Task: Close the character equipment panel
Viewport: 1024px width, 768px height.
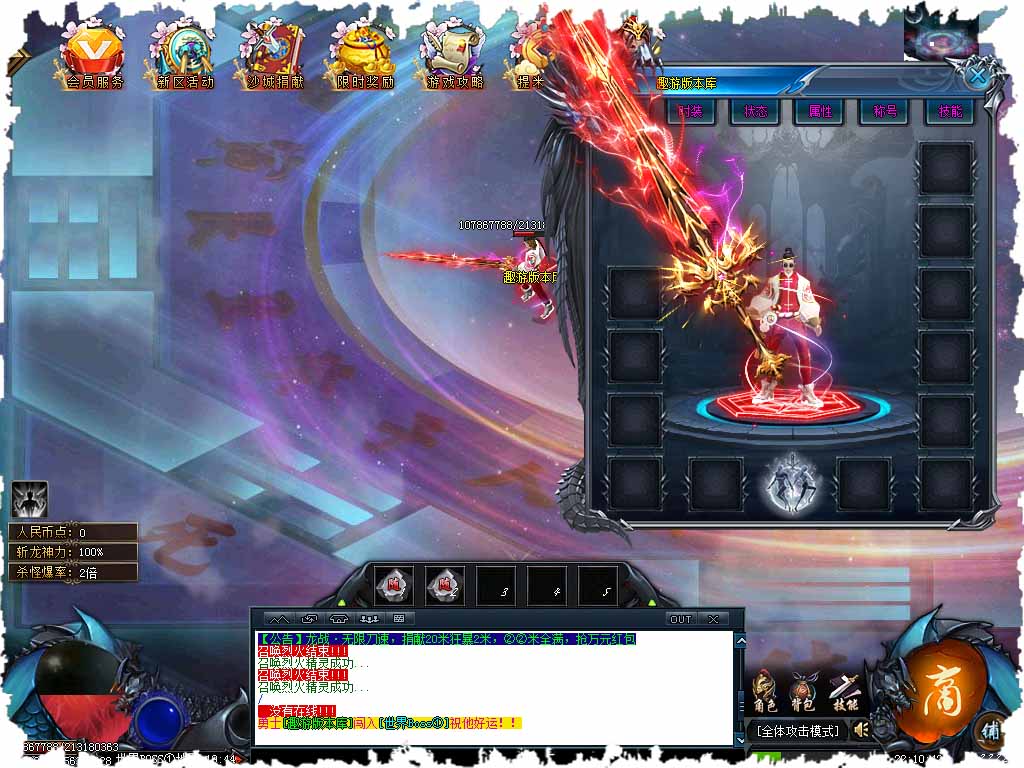Action: click(978, 75)
